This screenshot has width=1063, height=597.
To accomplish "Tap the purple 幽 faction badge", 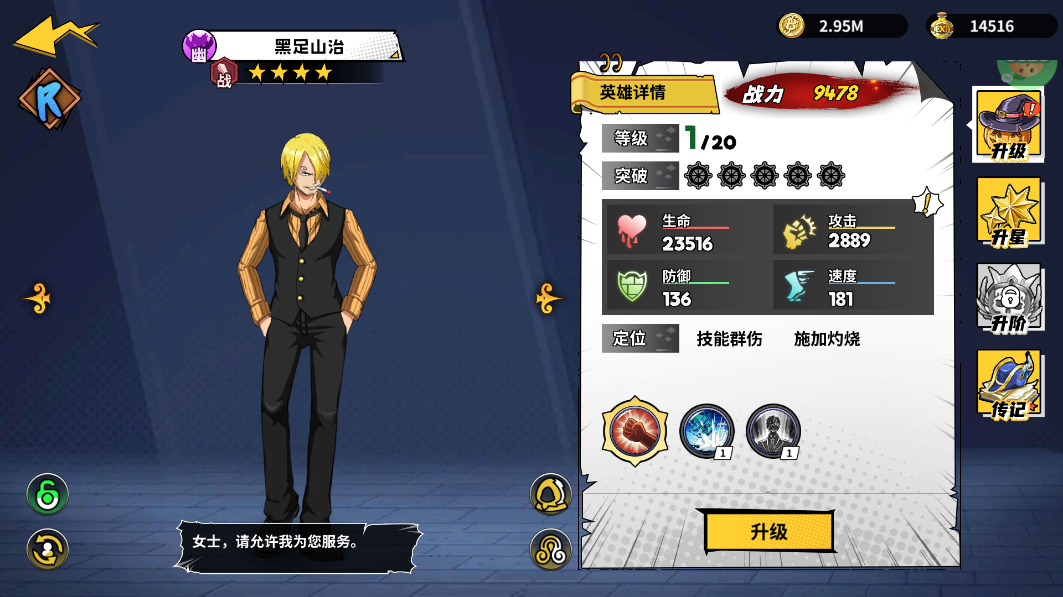I will (199, 46).
